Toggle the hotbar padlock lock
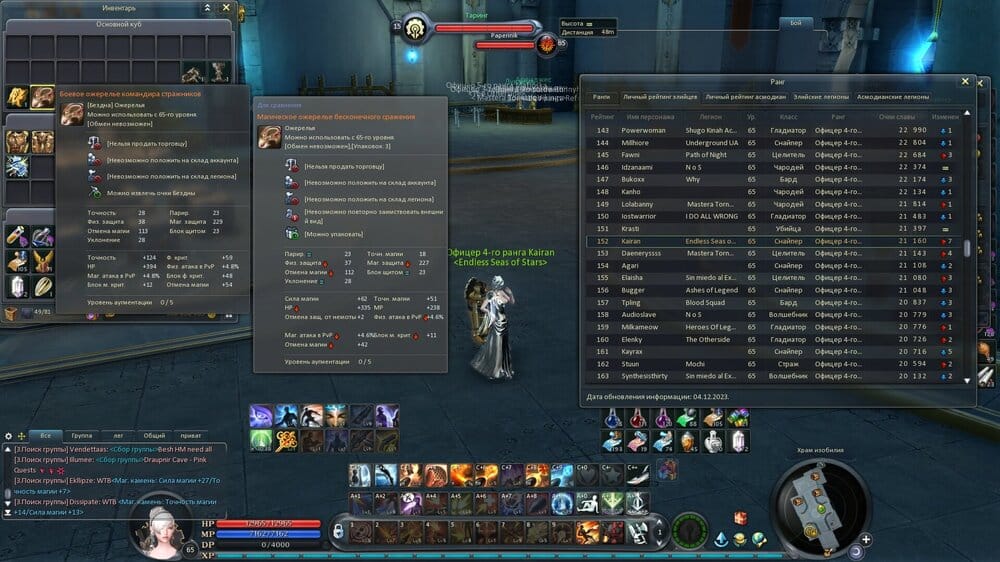 [x=339, y=528]
